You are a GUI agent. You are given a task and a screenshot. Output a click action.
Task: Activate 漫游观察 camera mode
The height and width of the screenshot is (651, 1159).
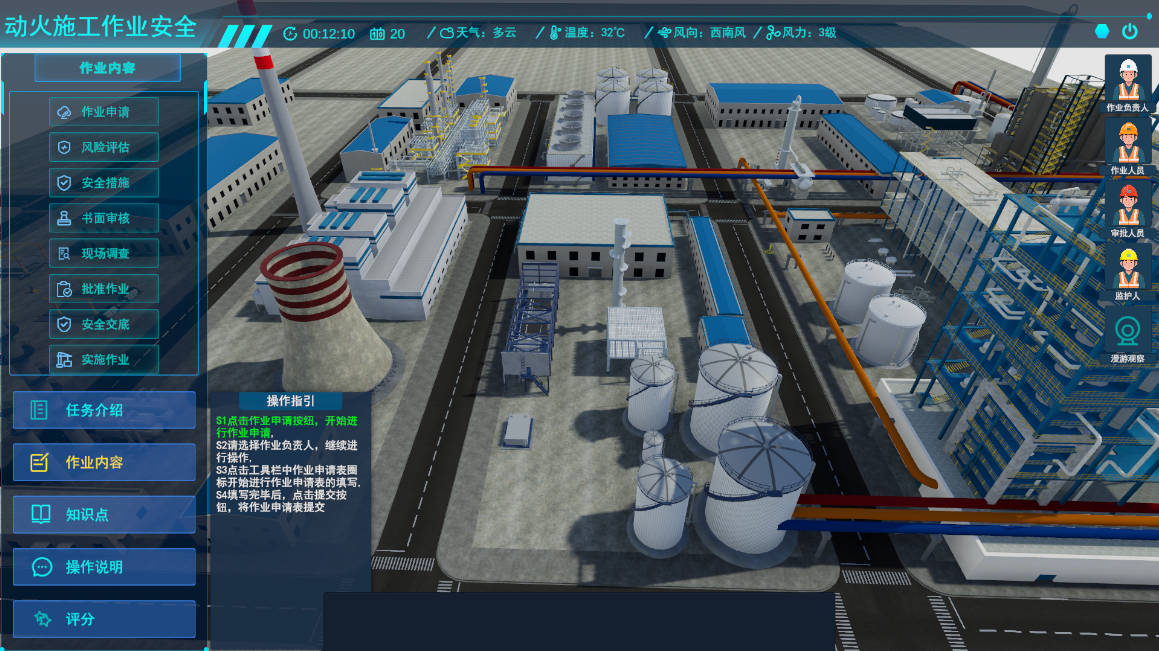click(1128, 335)
